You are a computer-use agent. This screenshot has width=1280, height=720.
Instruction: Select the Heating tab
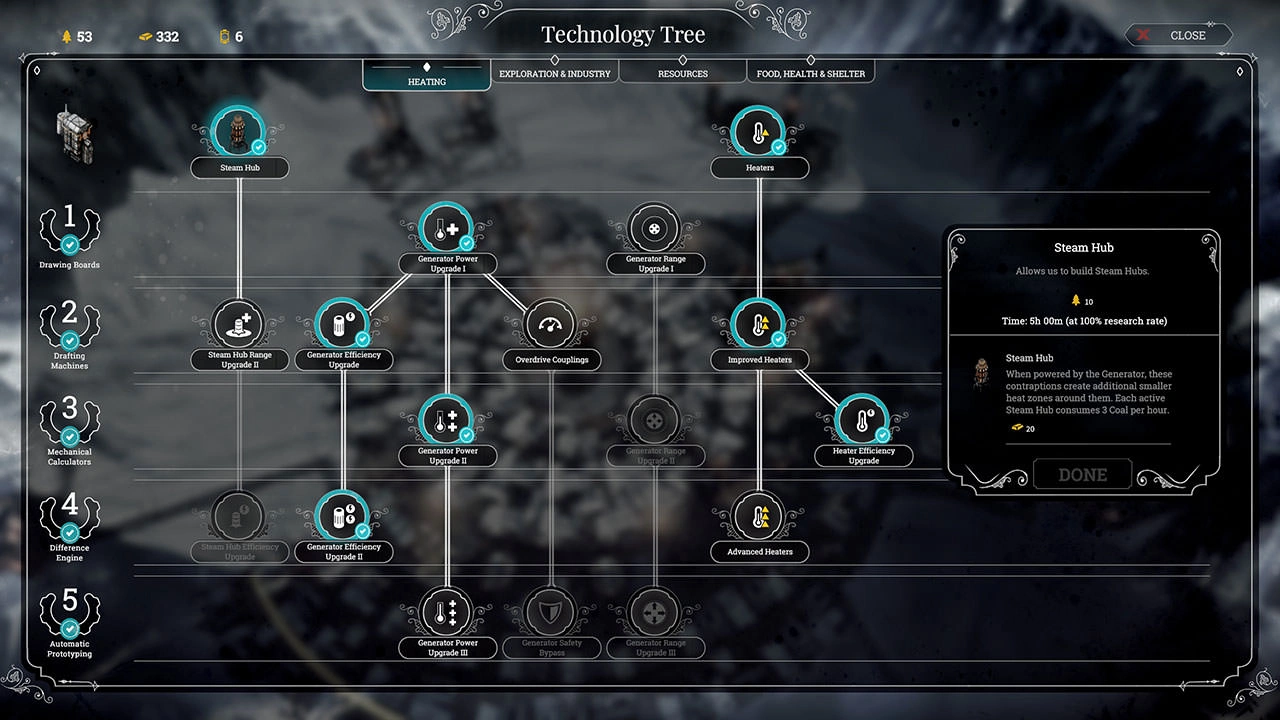(x=427, y=79)
